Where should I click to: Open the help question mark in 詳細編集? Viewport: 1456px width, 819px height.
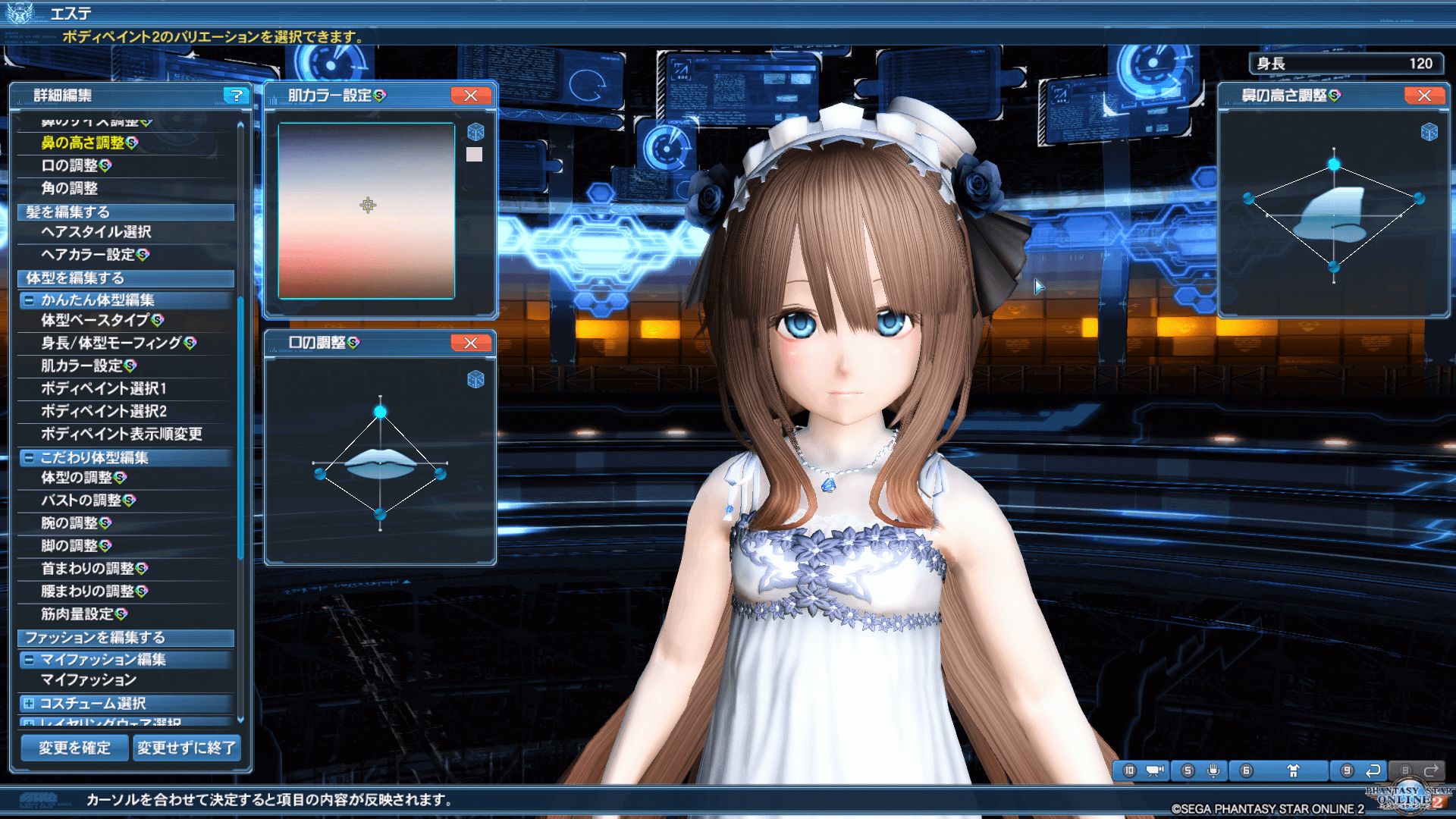point(237,96)
